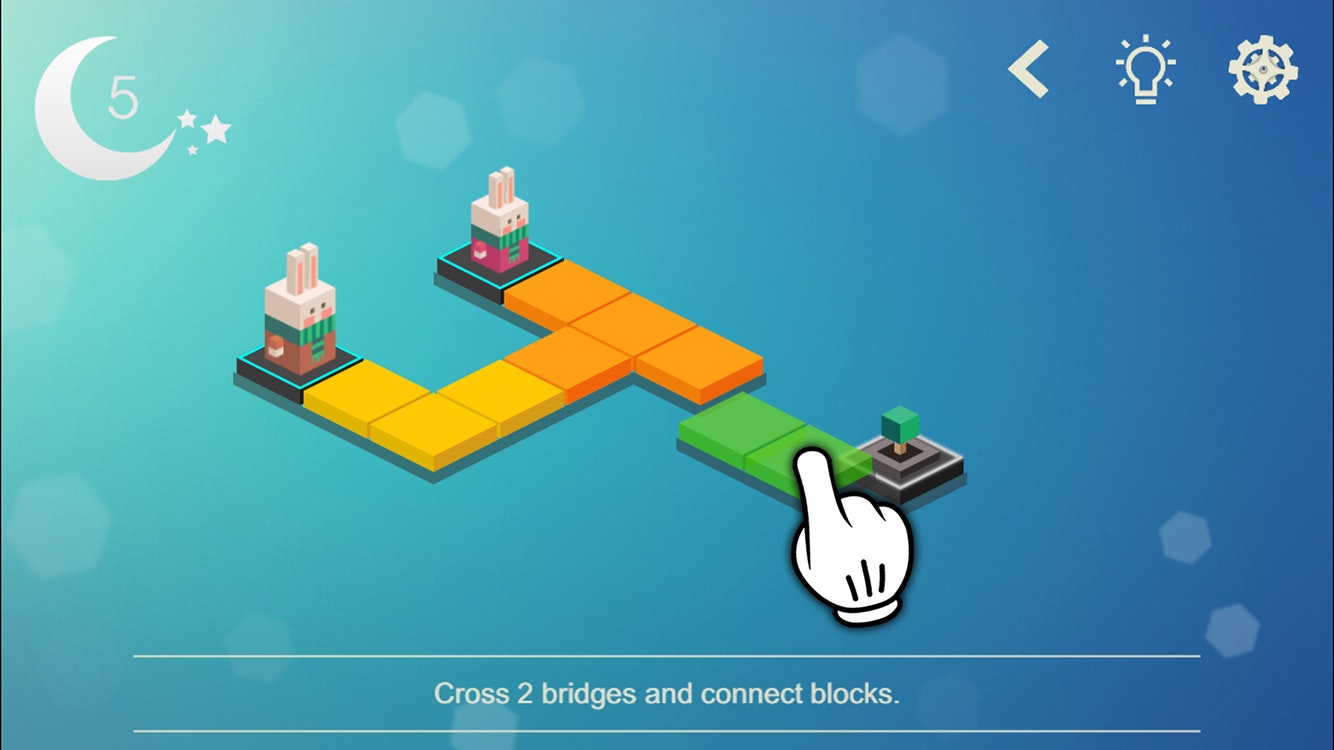This screenshot has height=750, width=1334.
Task: Open the hint lightbulb icon
Action: pos(1146,68)
